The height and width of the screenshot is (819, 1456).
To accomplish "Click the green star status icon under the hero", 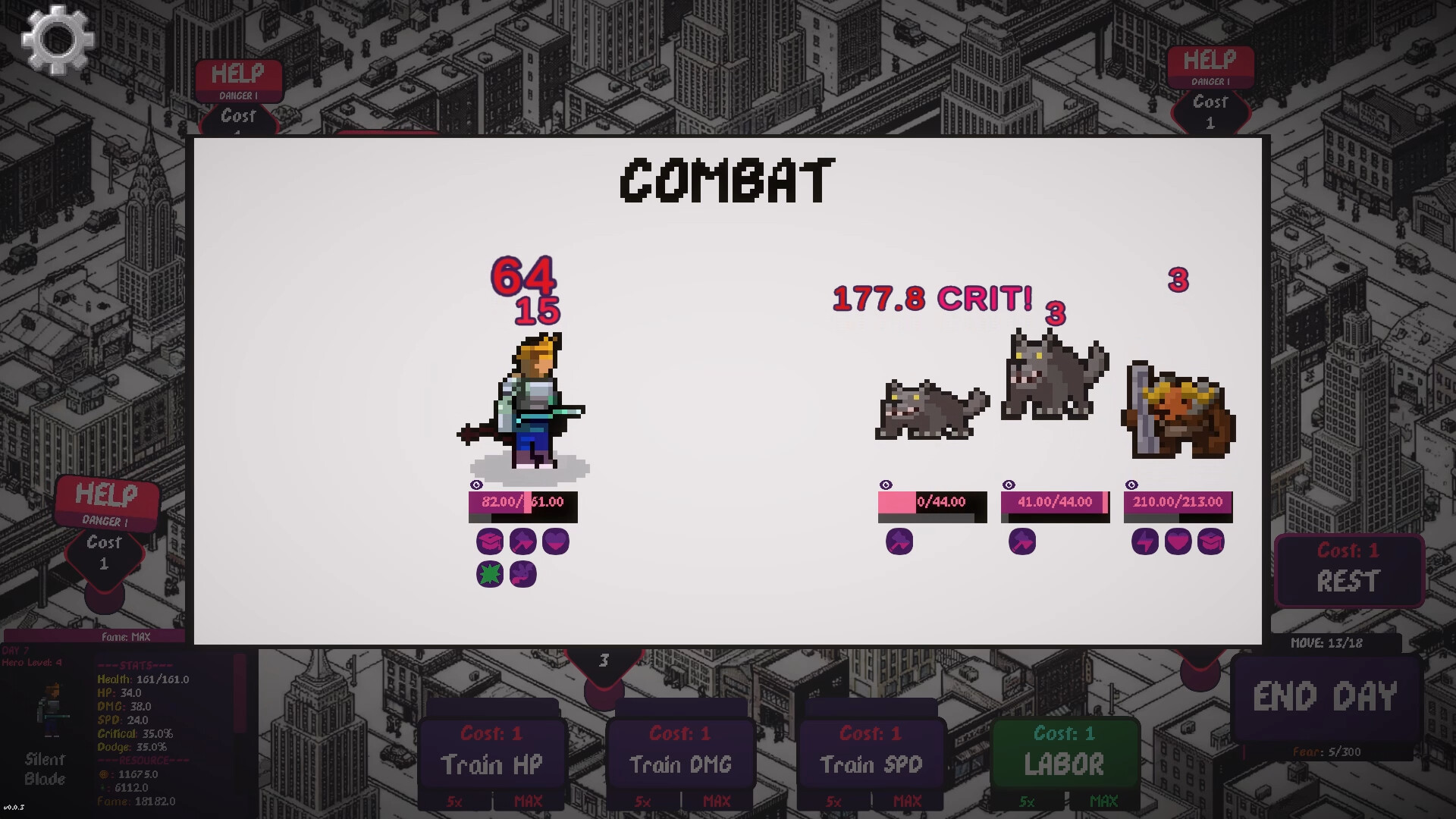I will [x=489, y=574].
